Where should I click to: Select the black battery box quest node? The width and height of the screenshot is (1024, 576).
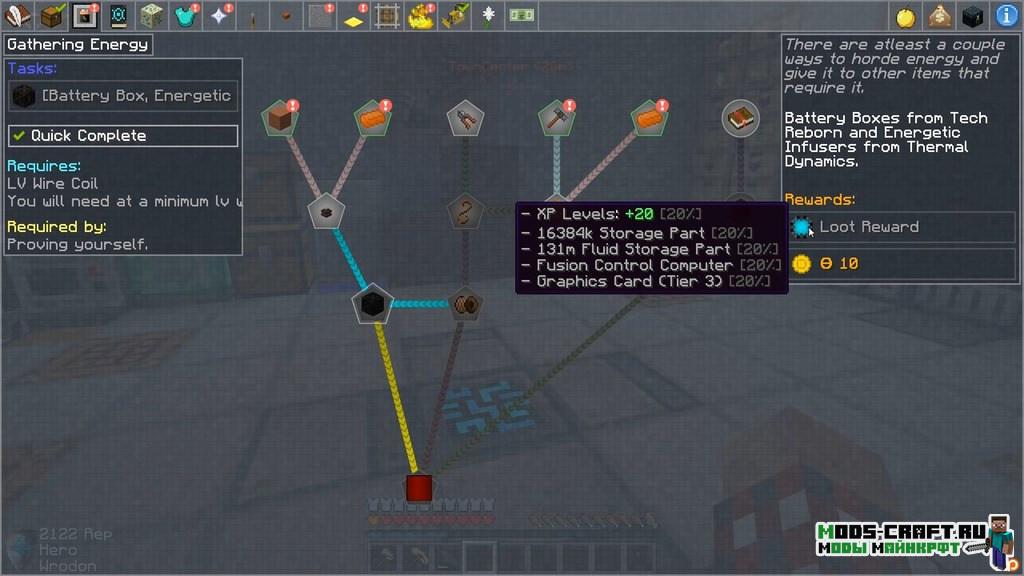[372, 304]
